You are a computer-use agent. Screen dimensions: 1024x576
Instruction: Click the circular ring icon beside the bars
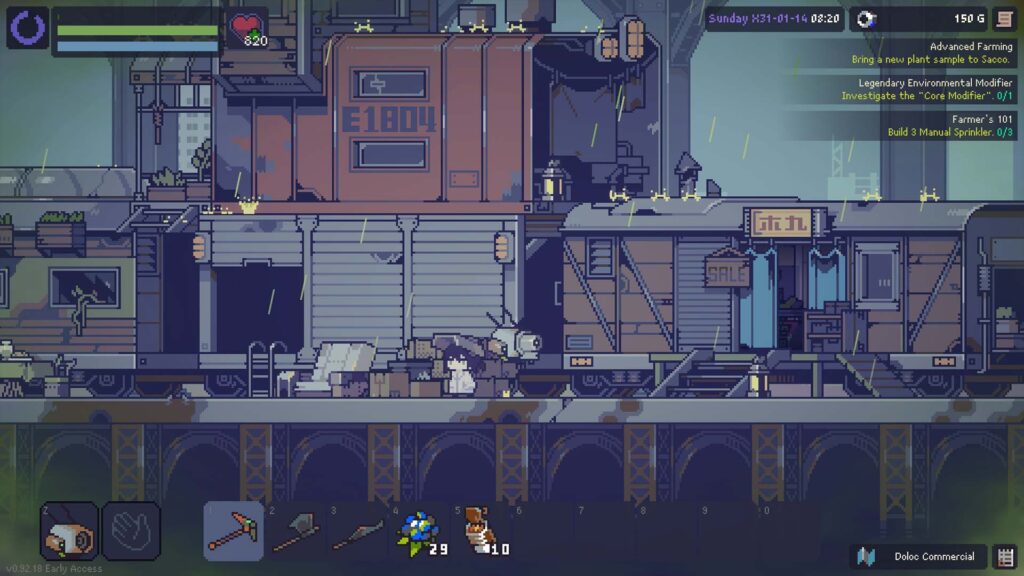click(27, 27)
